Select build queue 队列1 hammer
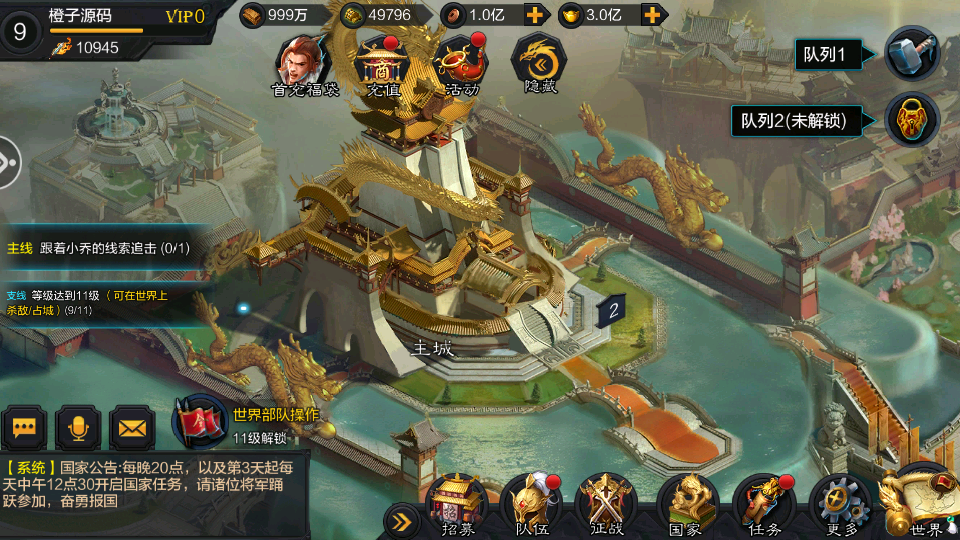 pyautogui.click(x=911, y=54)
